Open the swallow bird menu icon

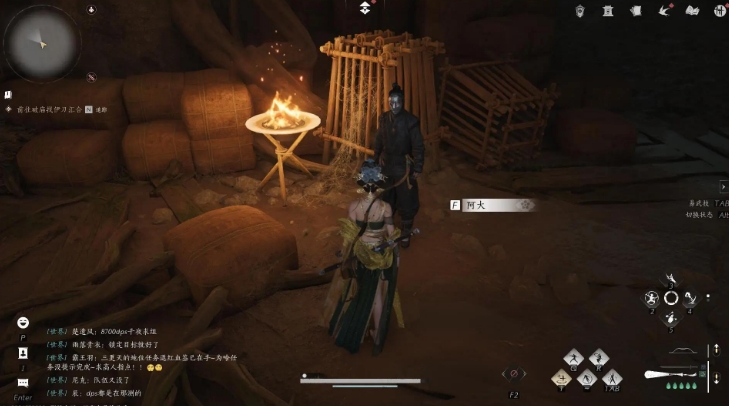tap(663, 10)
